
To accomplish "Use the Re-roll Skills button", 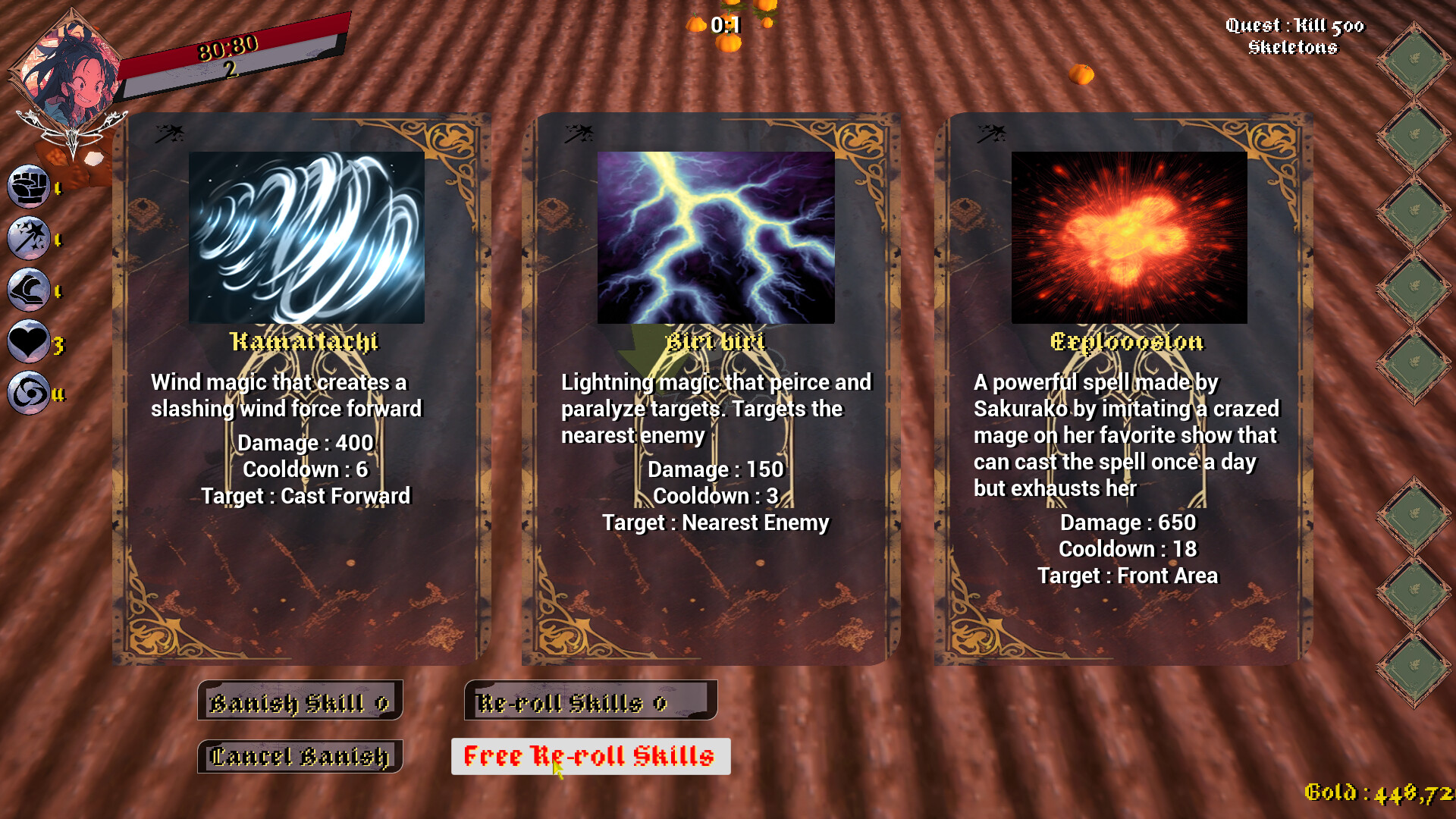I will 590,701.
